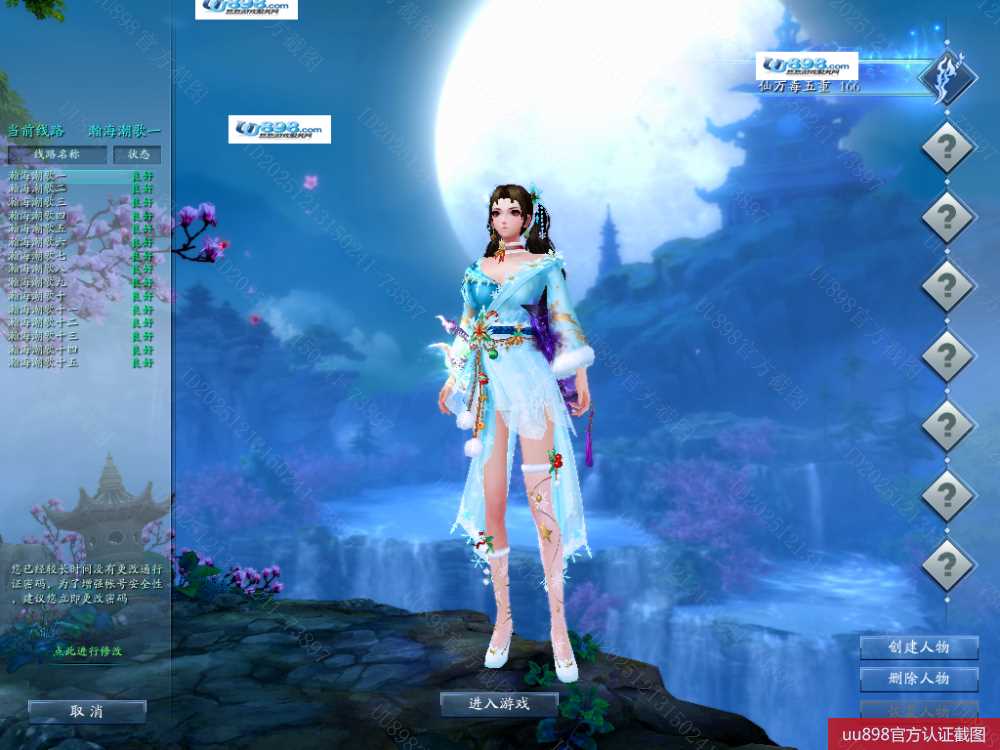Choose the 删除人物 delete character button
This screenshot has width=1000, height=750.
(919, 679)
